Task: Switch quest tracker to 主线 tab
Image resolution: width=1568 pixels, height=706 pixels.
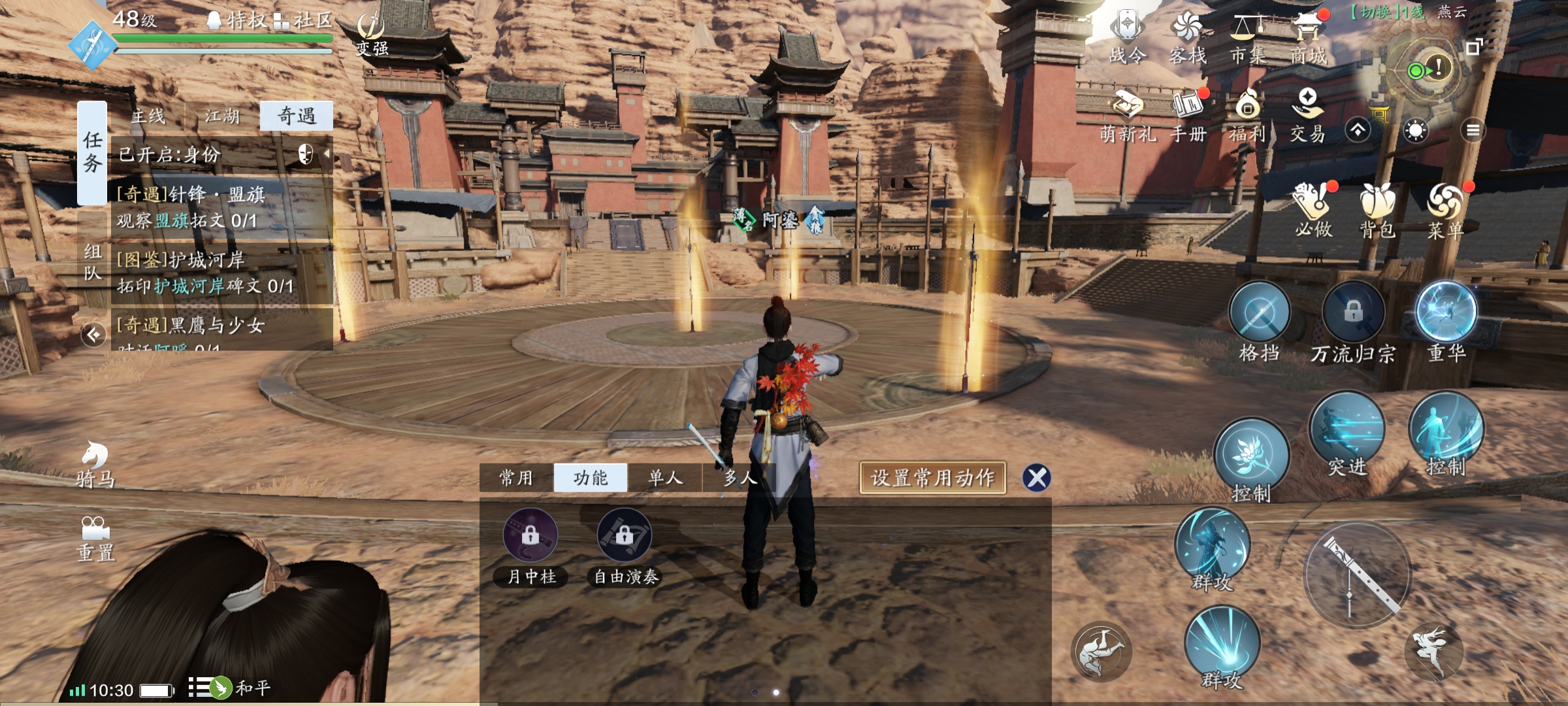Action: (x=148, y=116)
